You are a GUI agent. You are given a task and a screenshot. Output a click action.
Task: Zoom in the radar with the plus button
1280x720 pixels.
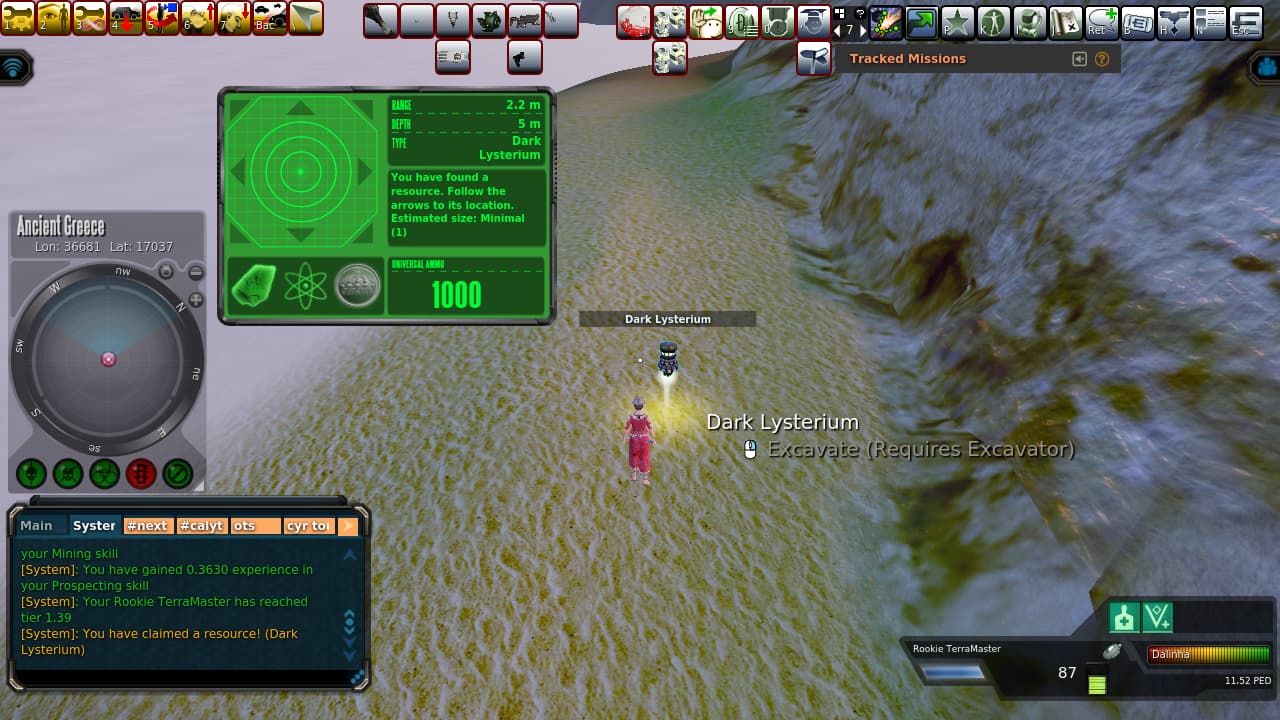tap(196, 299)
